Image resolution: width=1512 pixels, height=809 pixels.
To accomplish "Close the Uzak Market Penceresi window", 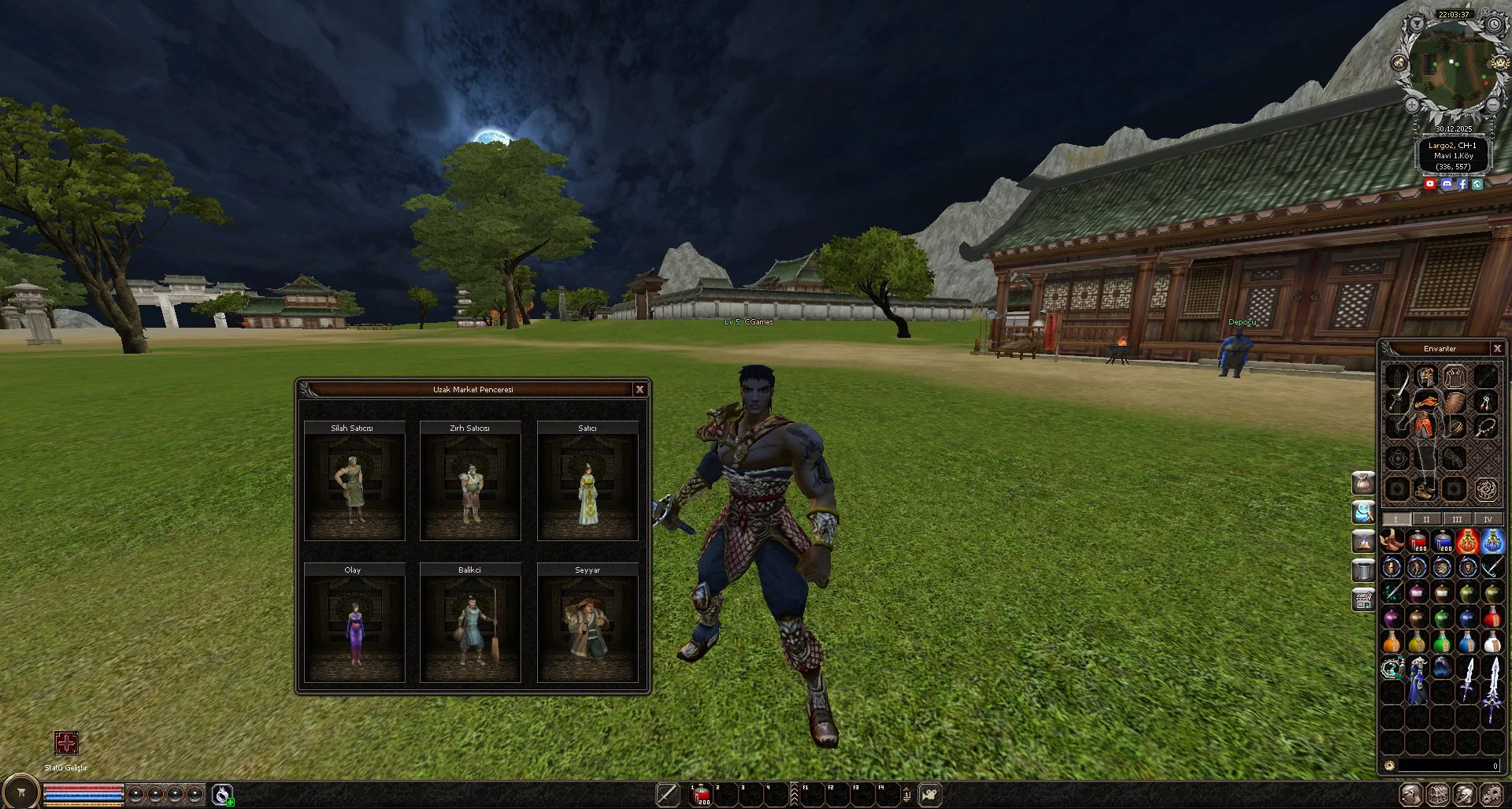I will click(639, 389).
